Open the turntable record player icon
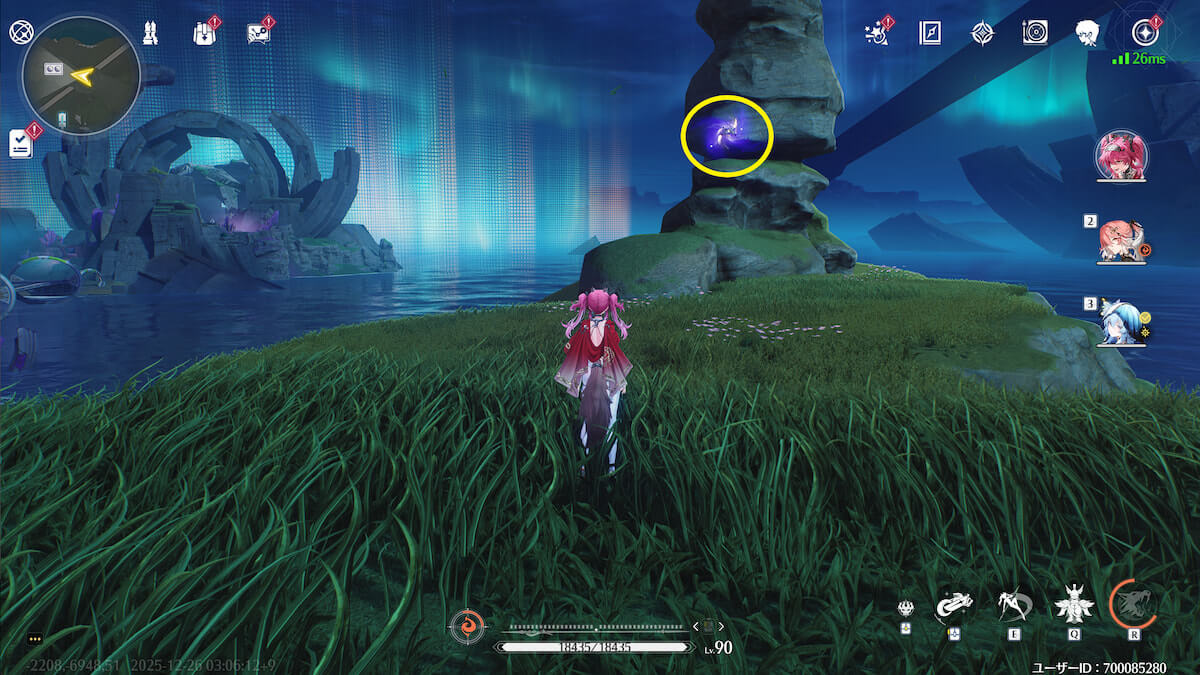This screenshot has height=675, width=1200. point(1035,33)
